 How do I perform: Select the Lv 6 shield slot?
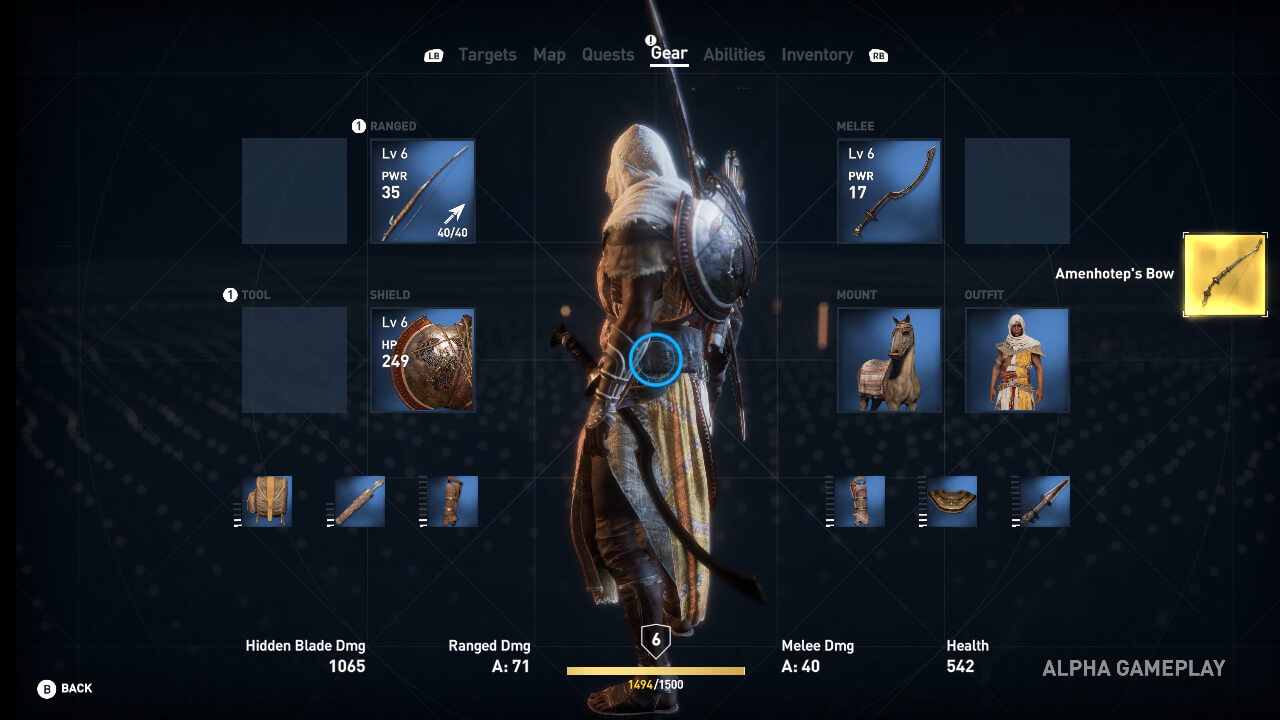[x=423, y=360]
